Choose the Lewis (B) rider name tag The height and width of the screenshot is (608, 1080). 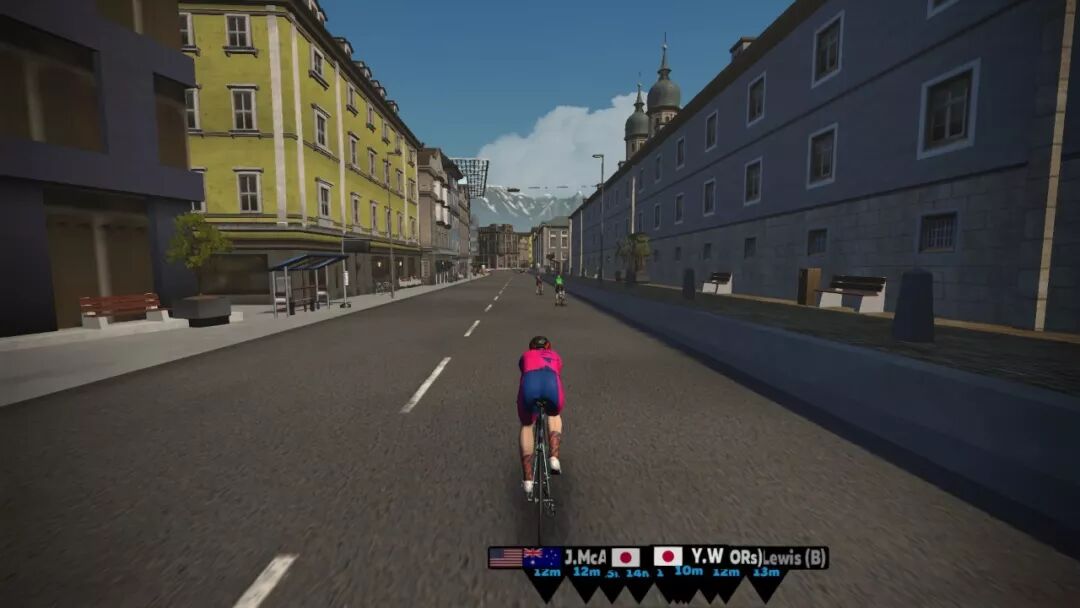pos(794,557)
